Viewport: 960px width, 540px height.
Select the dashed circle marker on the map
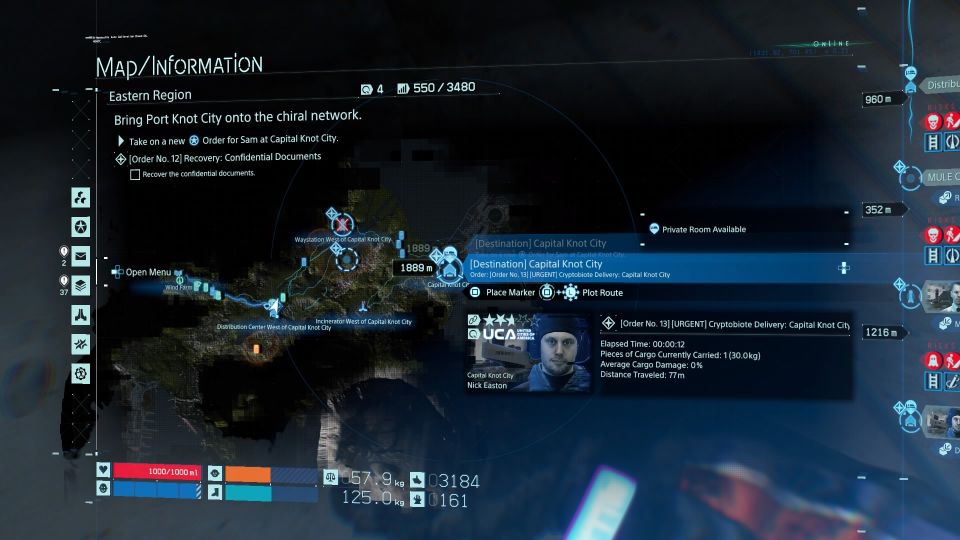pos(347,261)
